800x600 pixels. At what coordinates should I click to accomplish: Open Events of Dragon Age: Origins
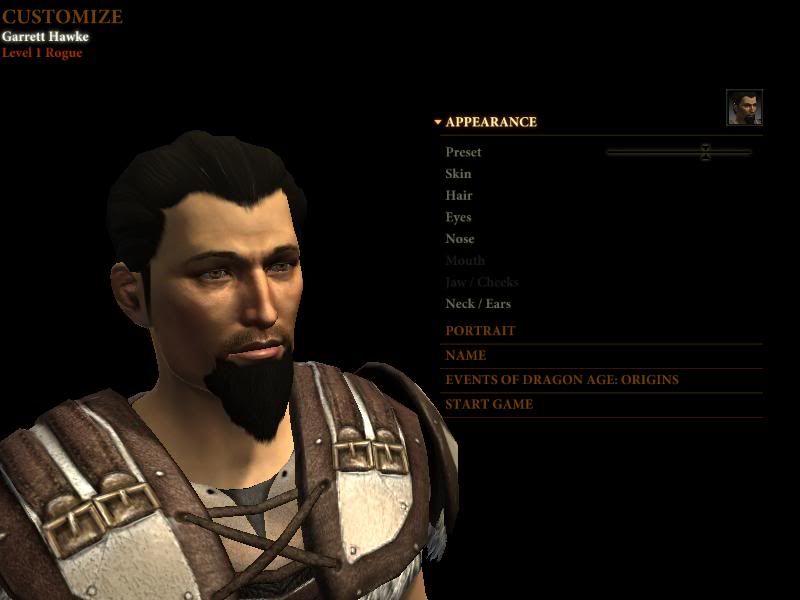point(561,380)
